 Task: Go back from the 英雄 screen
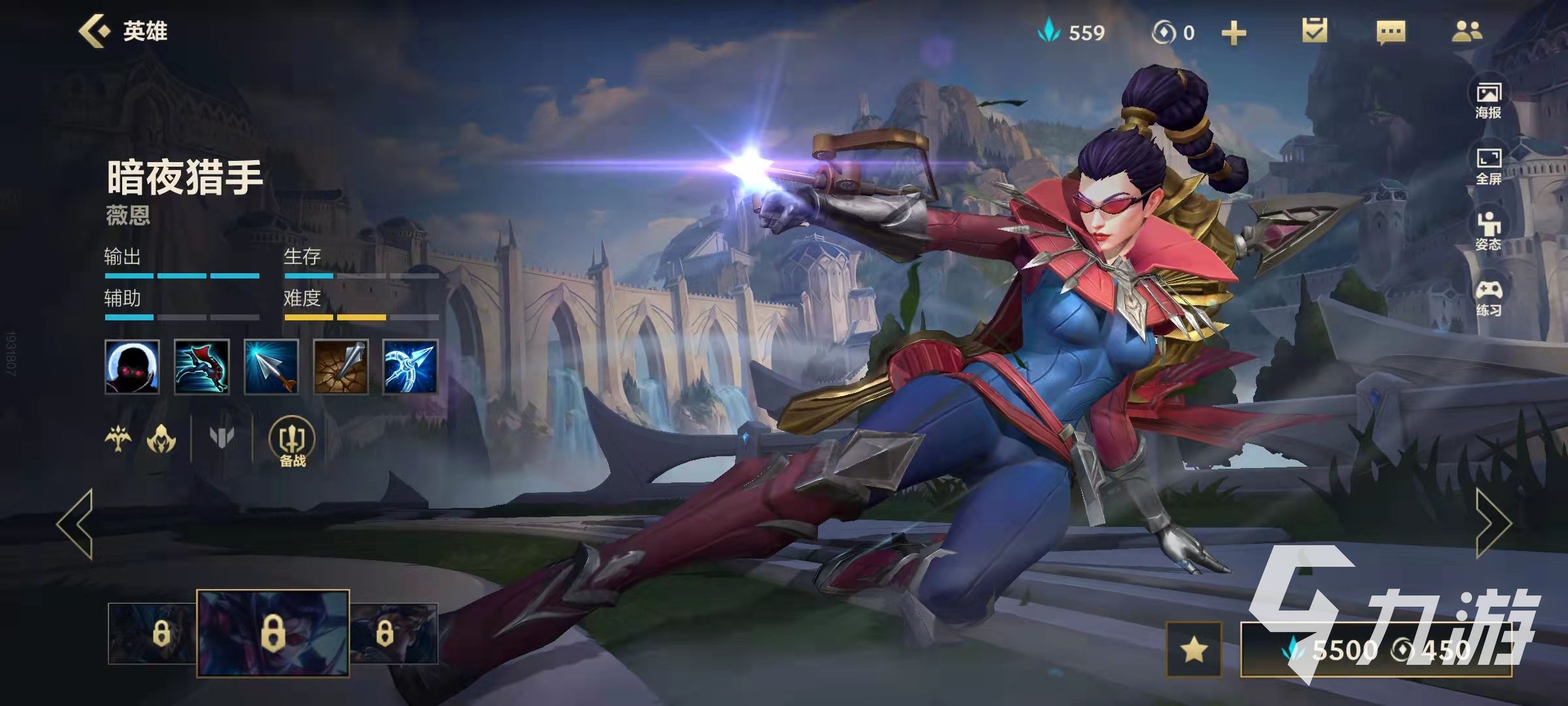click(94, 31)
